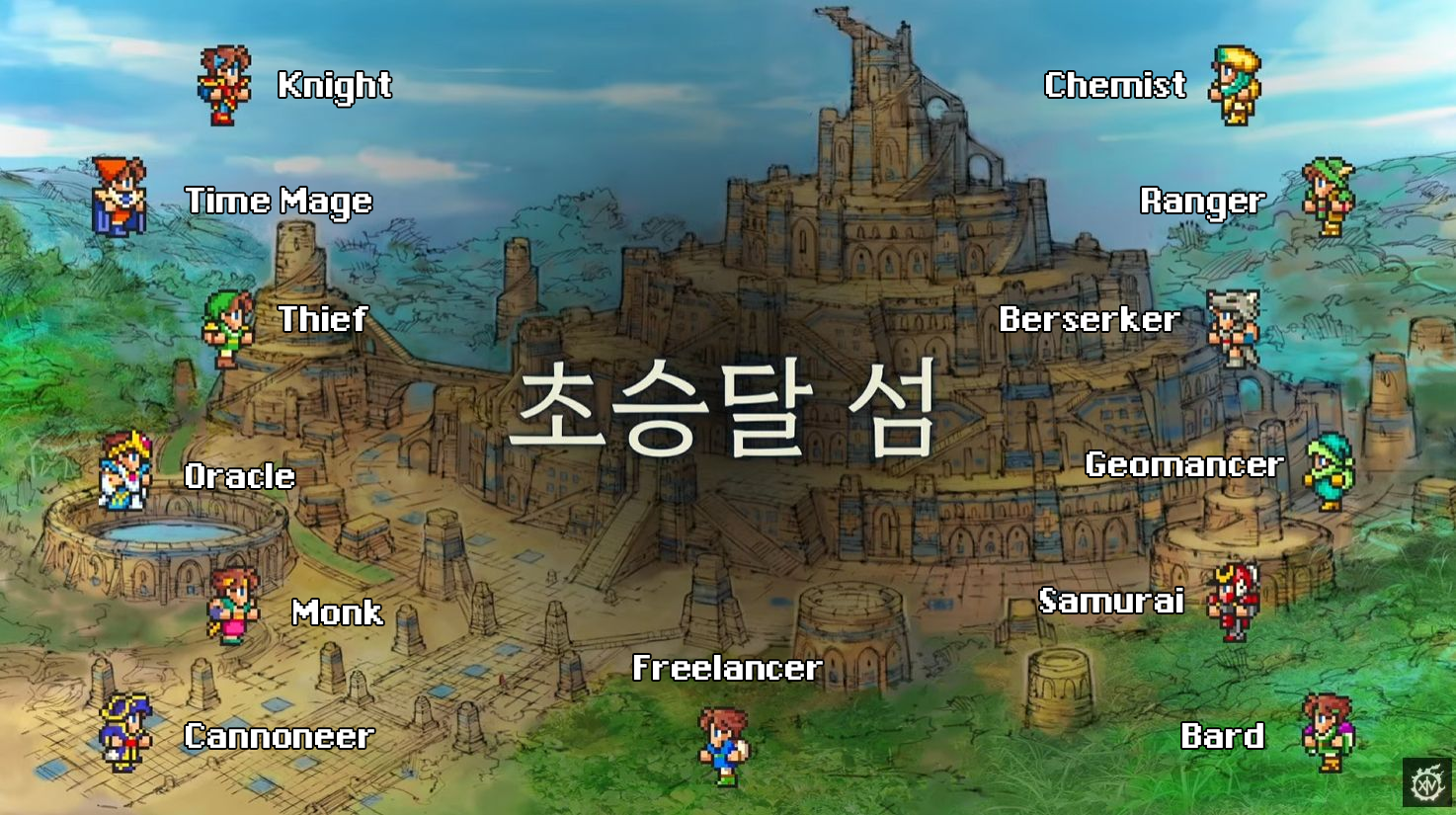Viewport: 1456px width, 815px height.
Task: Choose the Time Mage job
Action: click(279, 202)
